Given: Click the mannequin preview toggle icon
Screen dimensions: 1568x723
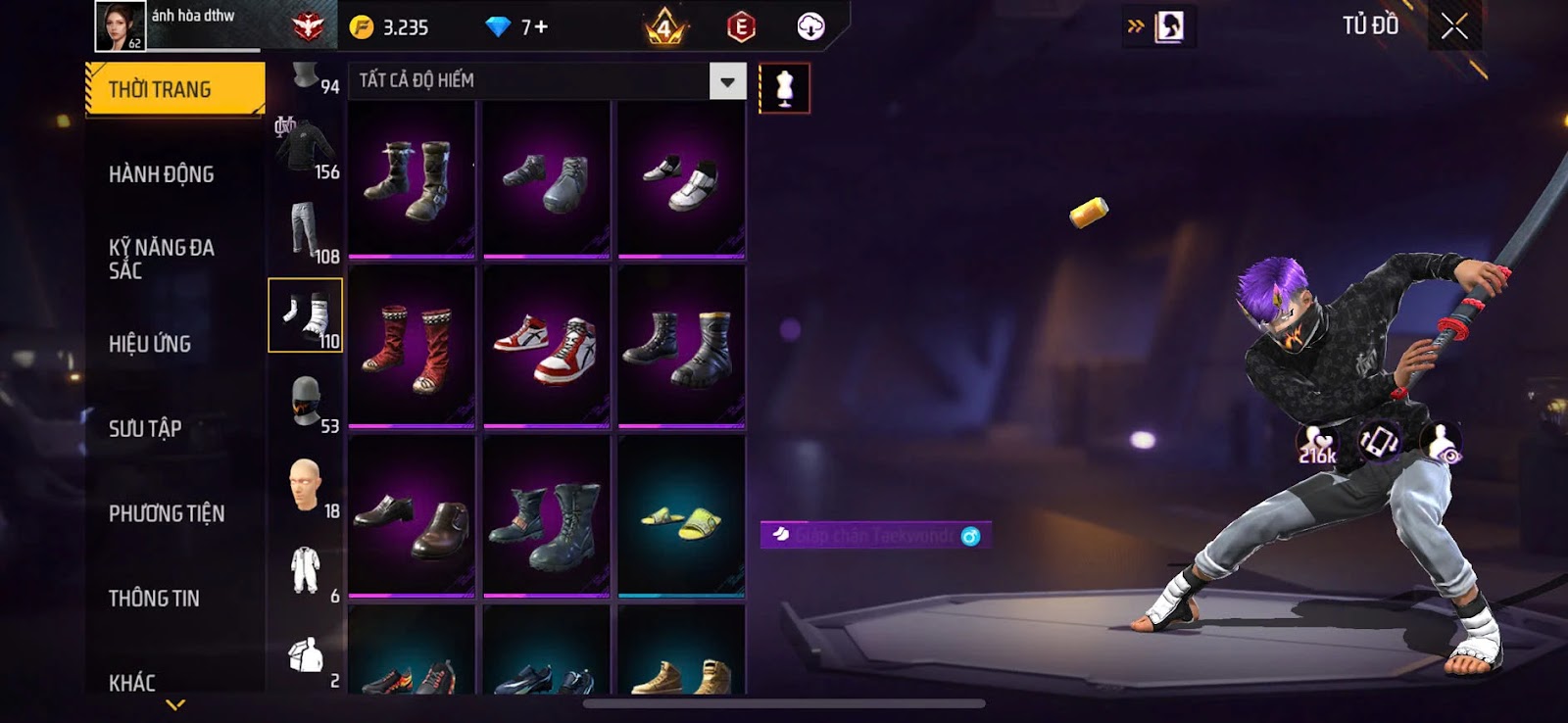Looking at the screenshot, I should (784, 88).
